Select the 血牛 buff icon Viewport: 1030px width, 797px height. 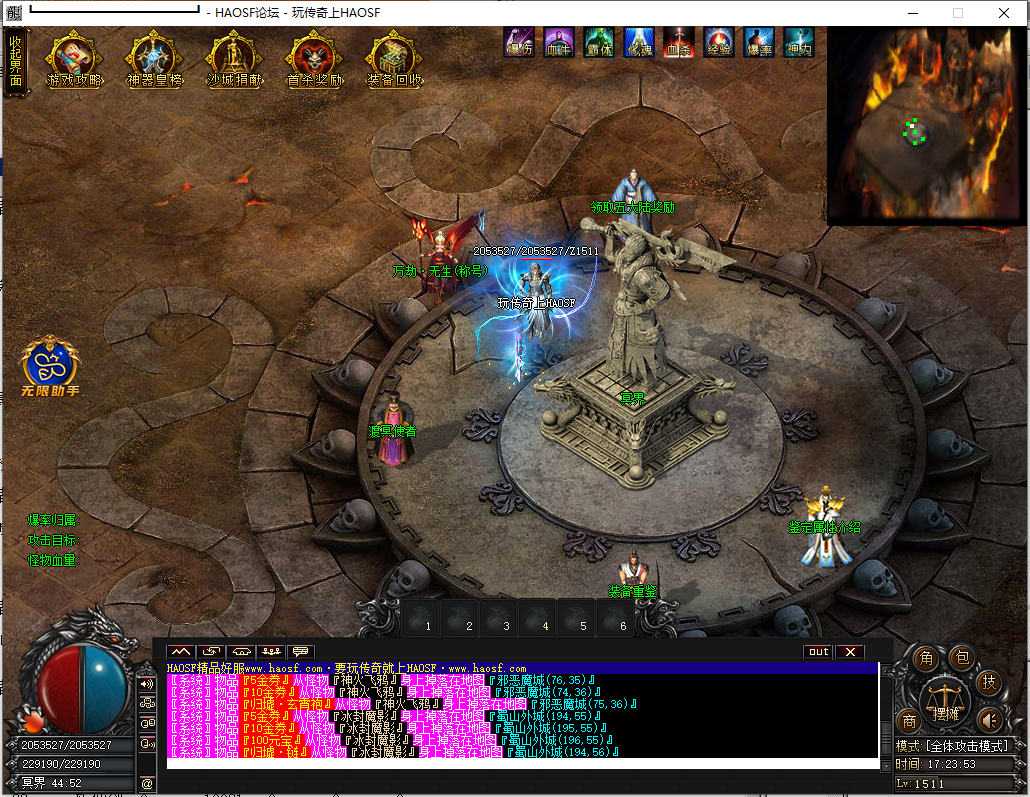pyautogui.click(x=558, y=41)
